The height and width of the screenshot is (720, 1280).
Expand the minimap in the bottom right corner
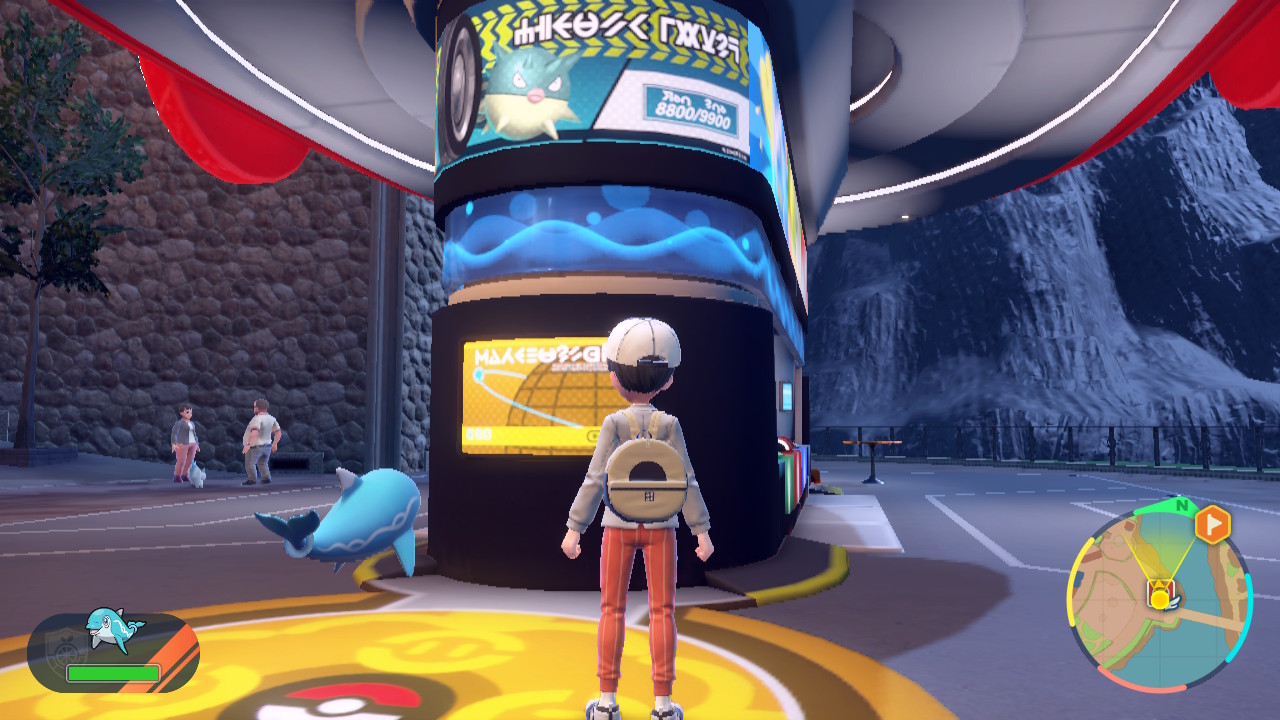[1160, 600]
